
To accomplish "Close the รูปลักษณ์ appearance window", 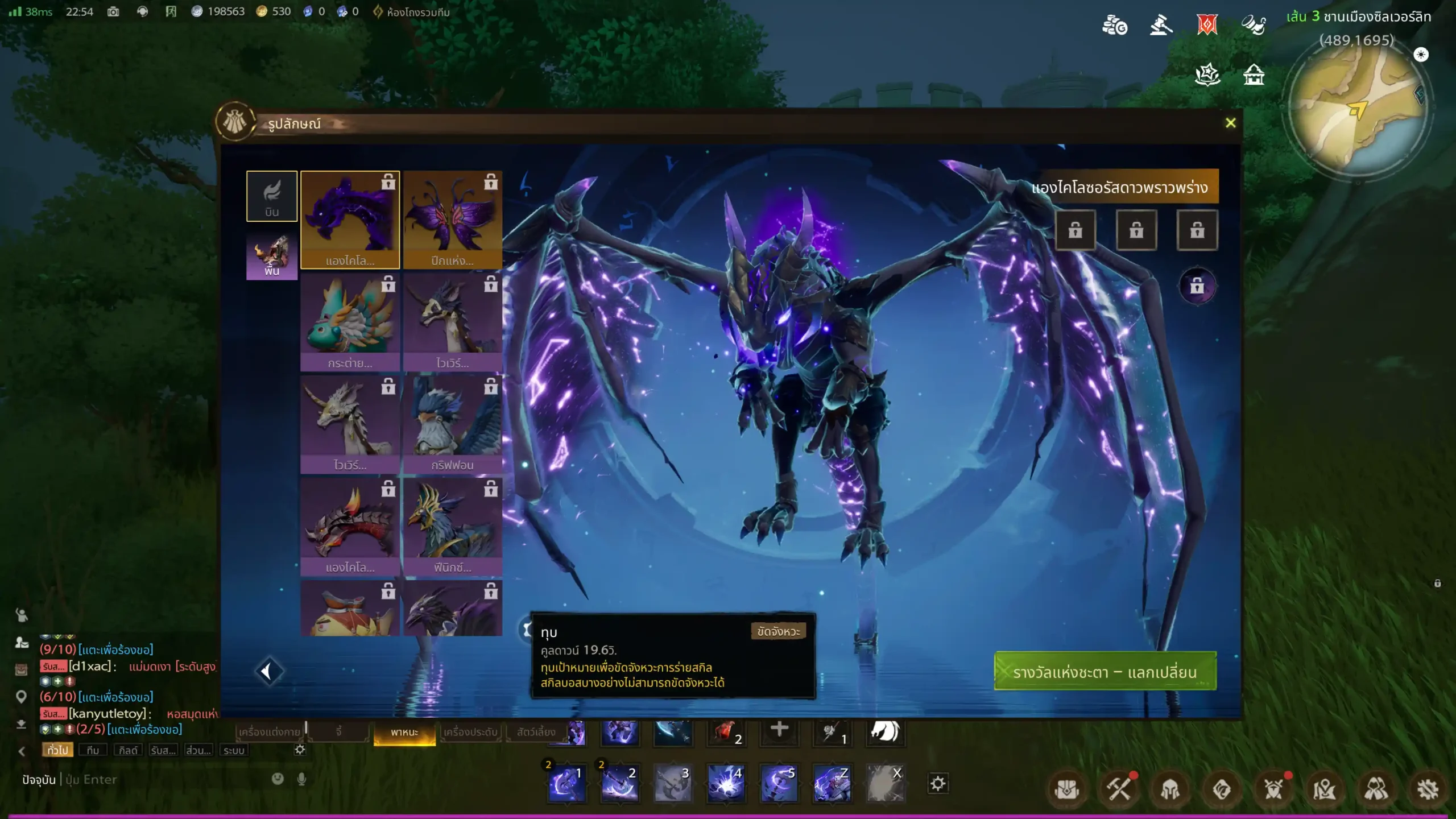I will 1230,123.
